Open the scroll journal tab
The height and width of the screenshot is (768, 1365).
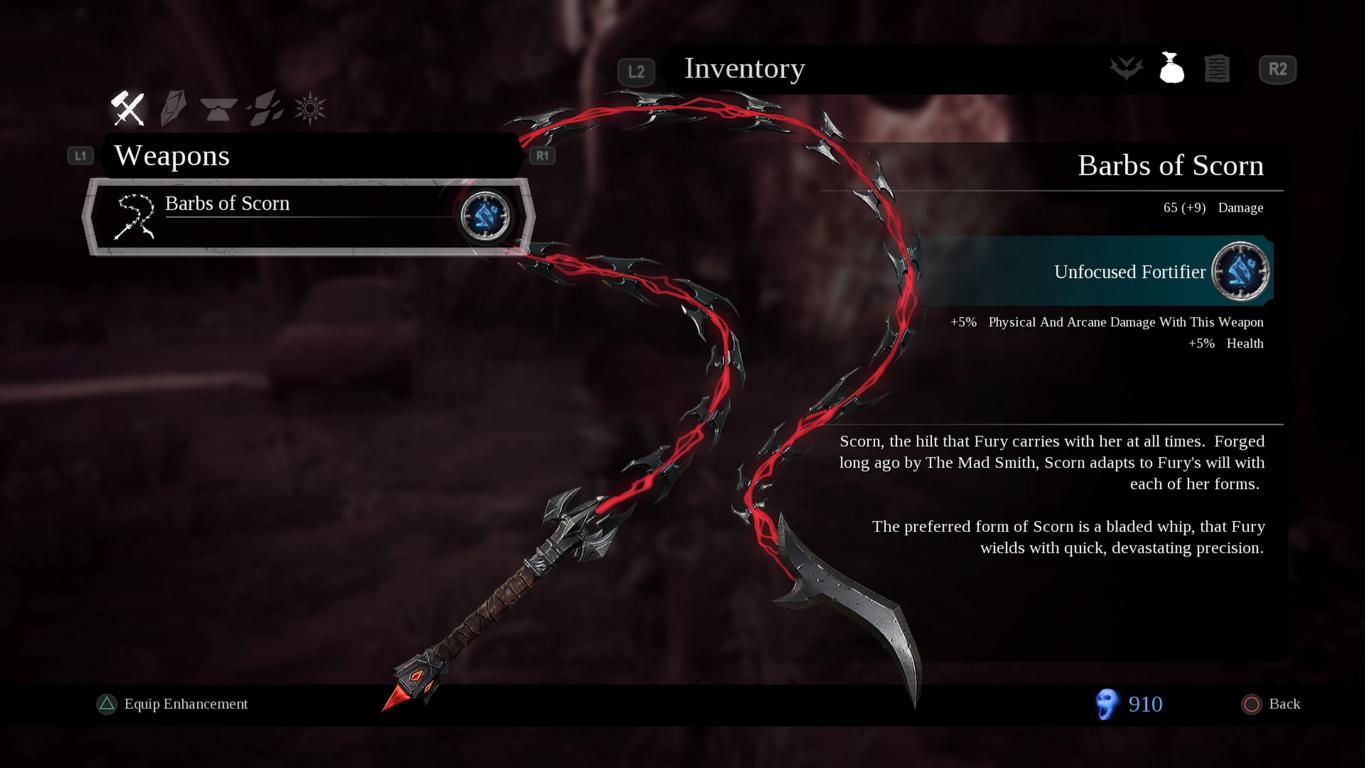click(1216, 68)
